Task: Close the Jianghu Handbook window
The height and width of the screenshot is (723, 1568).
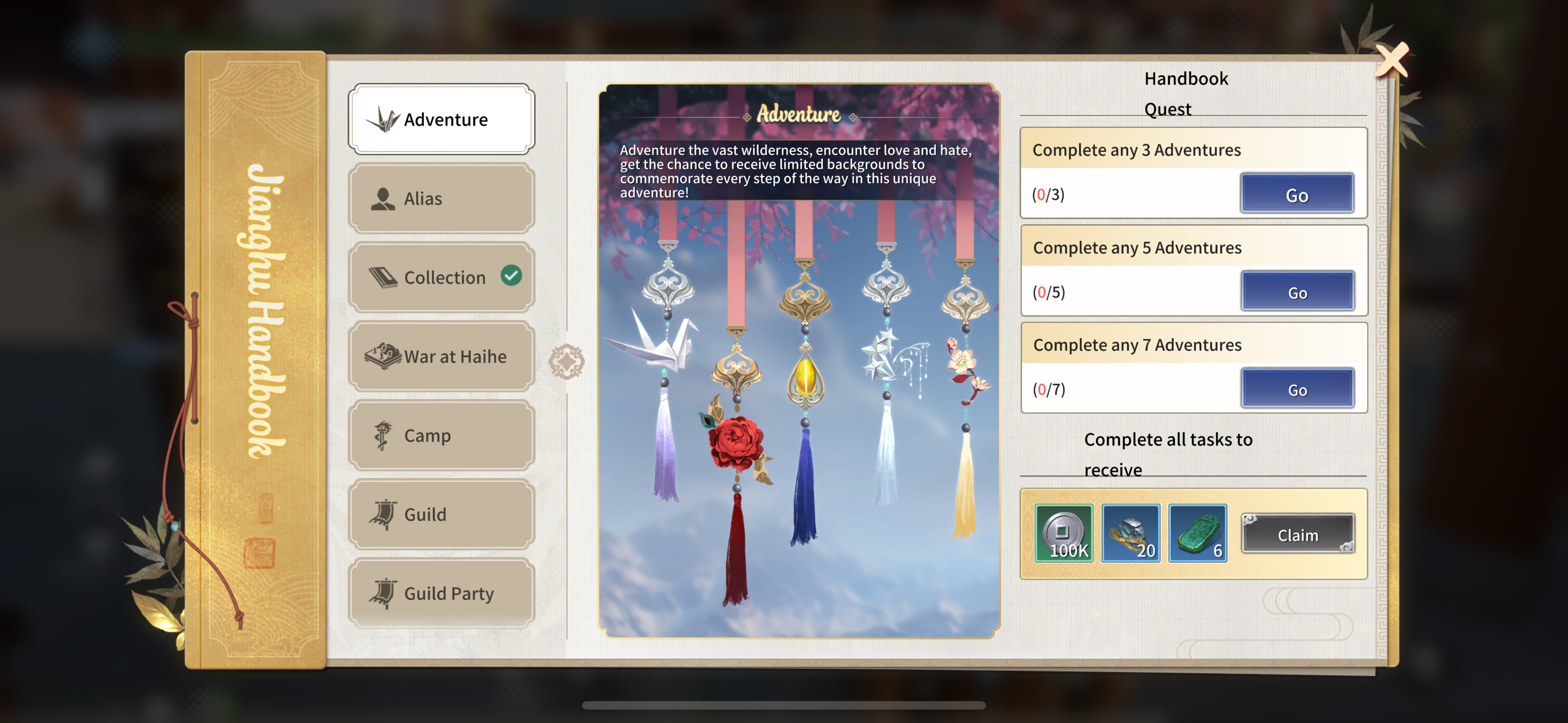Action: pyautogui.click(x=1392, y=59)
